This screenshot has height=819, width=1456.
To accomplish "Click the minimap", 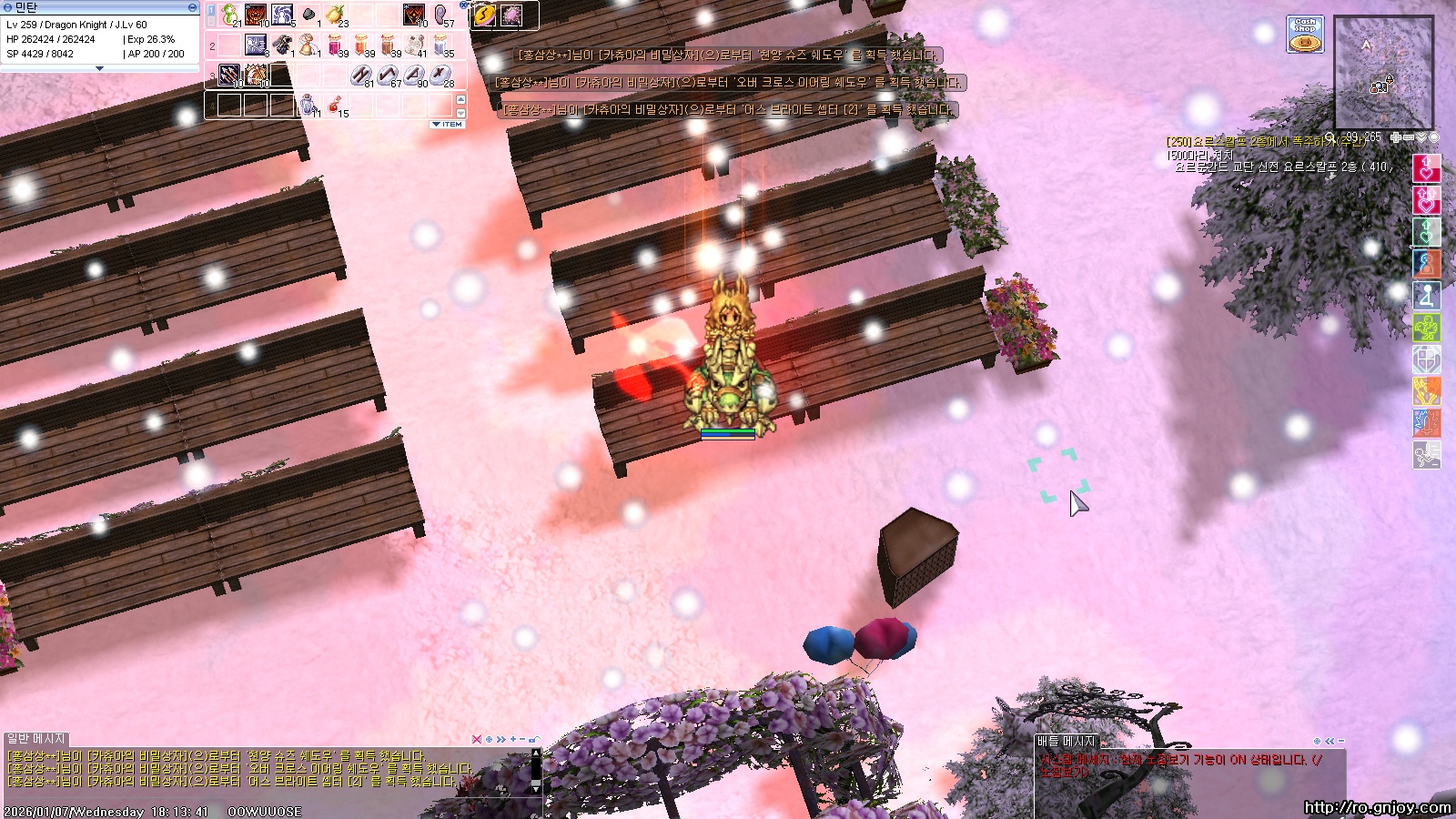I will tap(1383, 73).
